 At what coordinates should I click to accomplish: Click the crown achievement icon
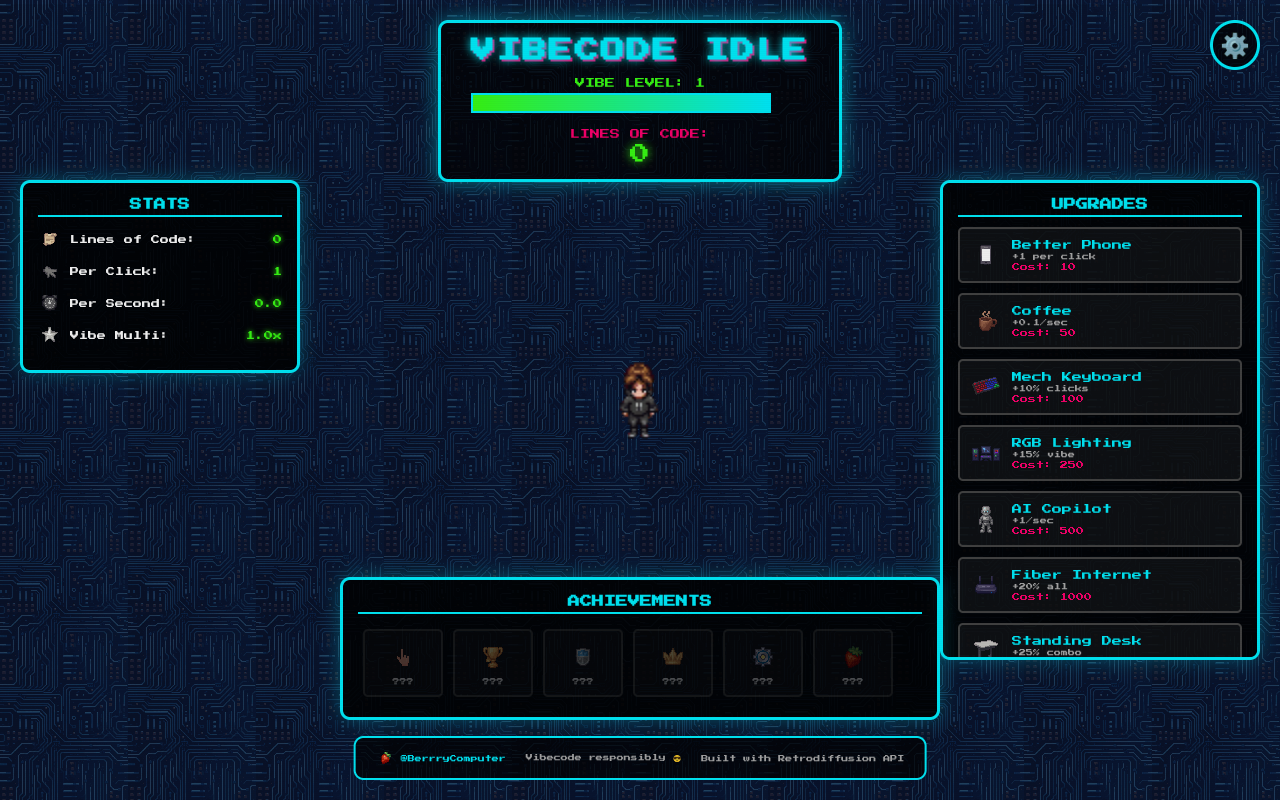pos(672,656)
